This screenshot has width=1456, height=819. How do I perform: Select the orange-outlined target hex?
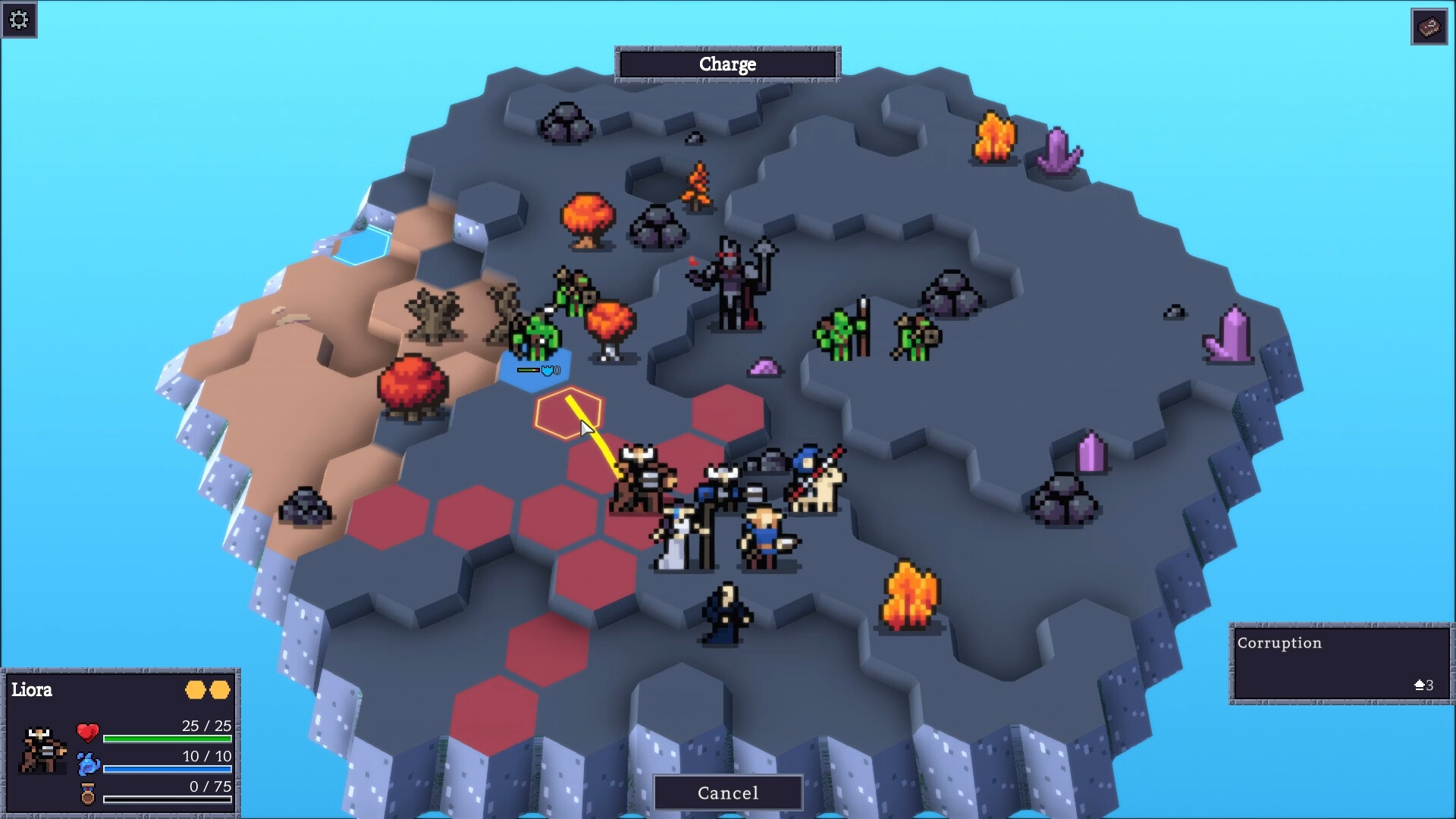pos(567,413)
